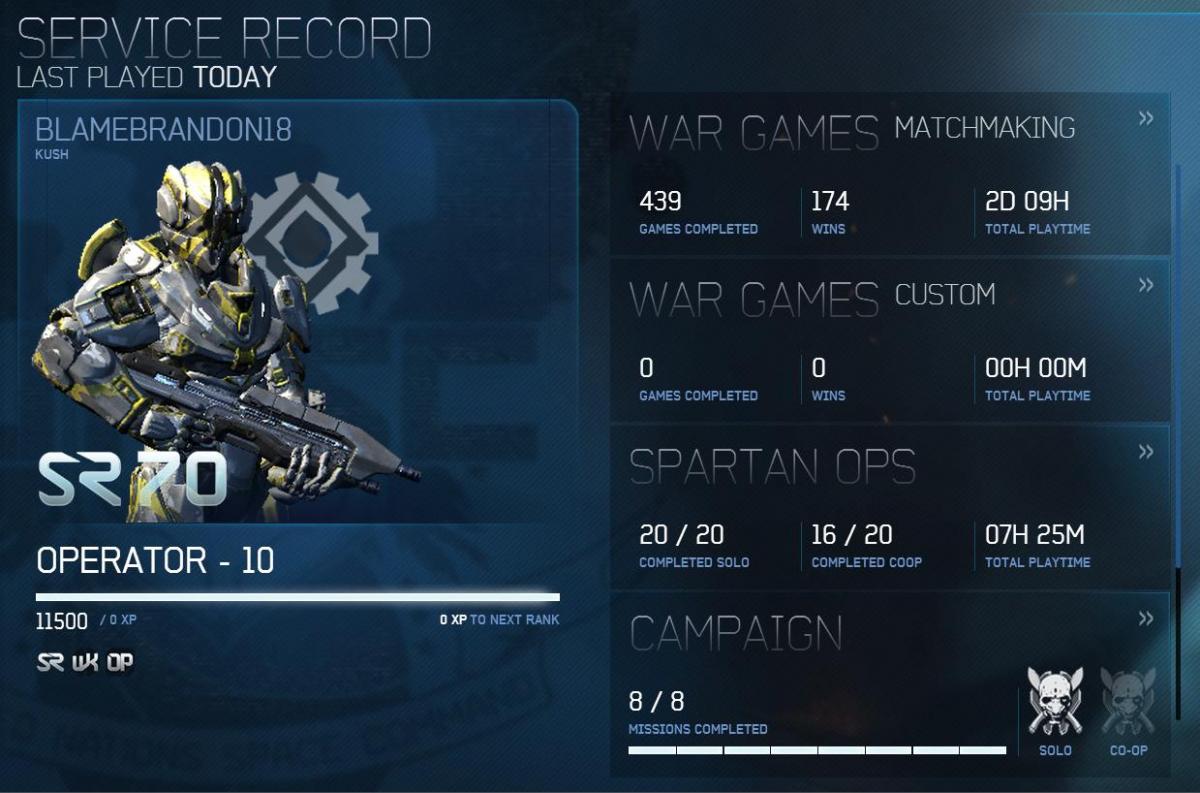Open the Spartan Ops stats heading
Image resolution: width=1200 pixels, height=793 pixels.
772,466
